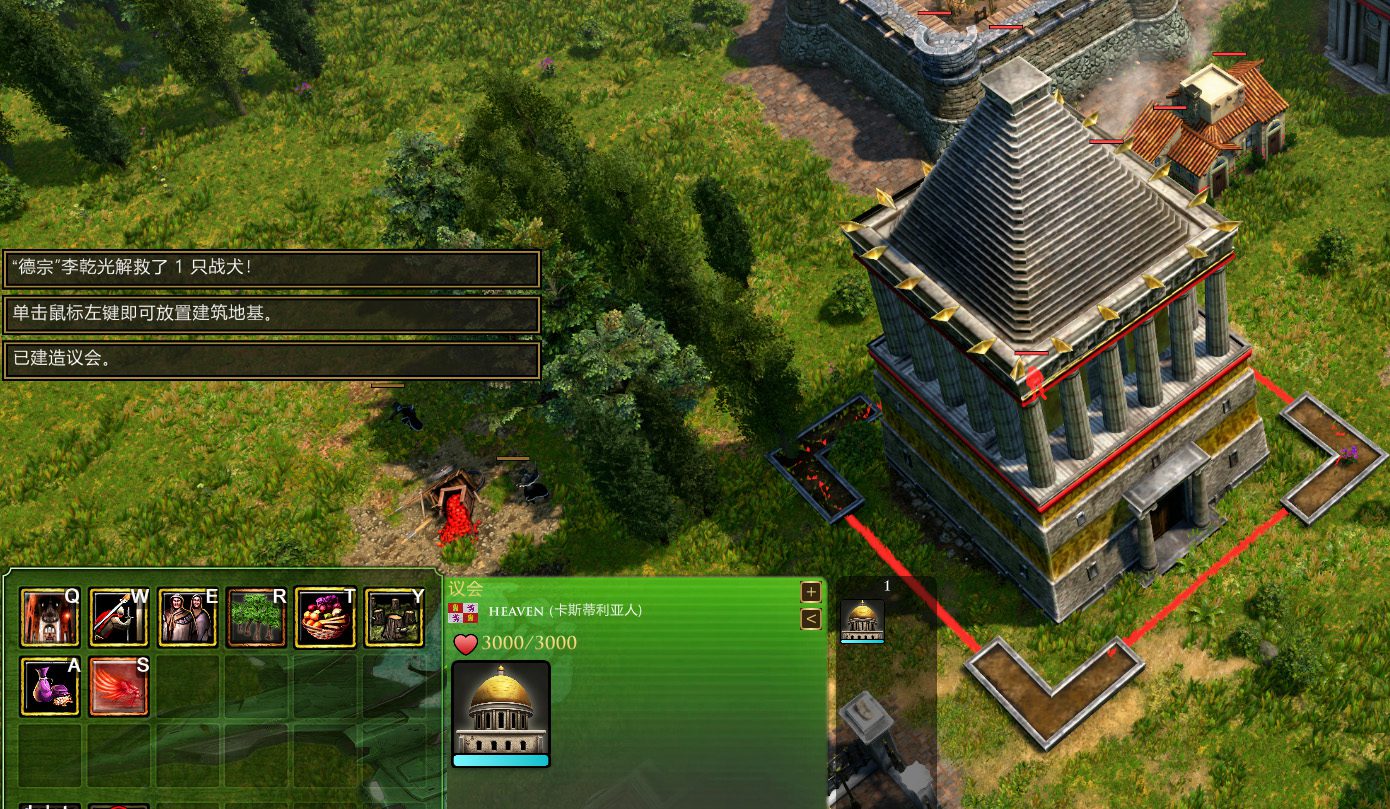1390x809 pixels.
Task: Choose the knight with lance upgrade
Action: [119, 618]
